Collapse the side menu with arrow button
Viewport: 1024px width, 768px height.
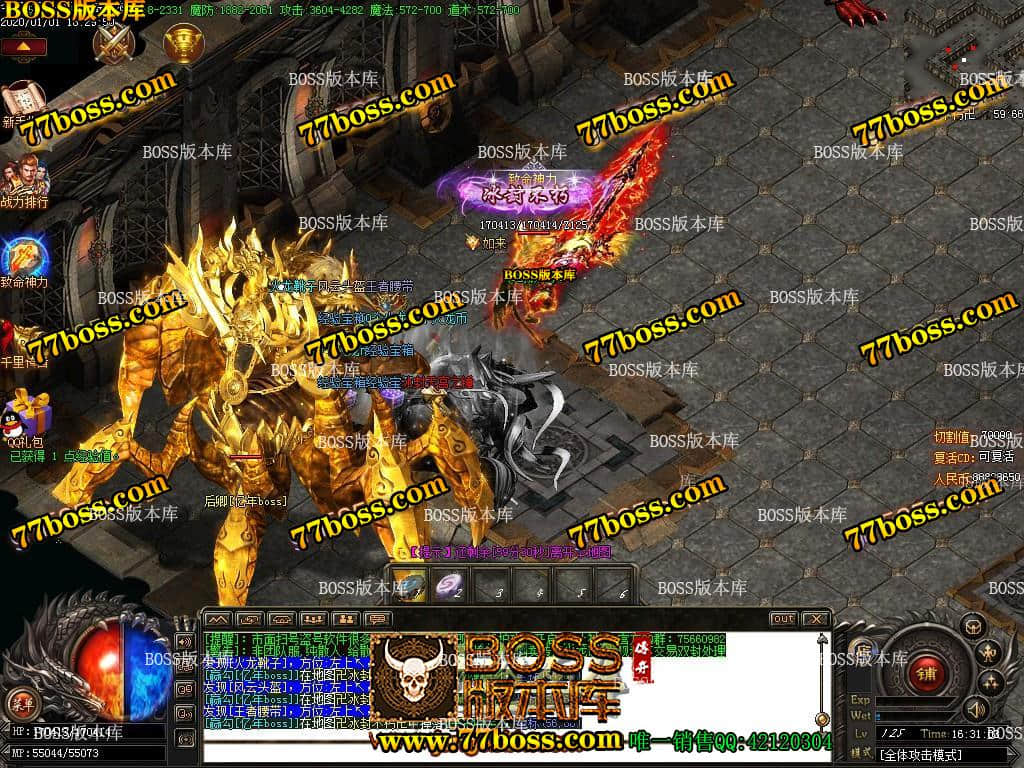click(x=23, y=46)
